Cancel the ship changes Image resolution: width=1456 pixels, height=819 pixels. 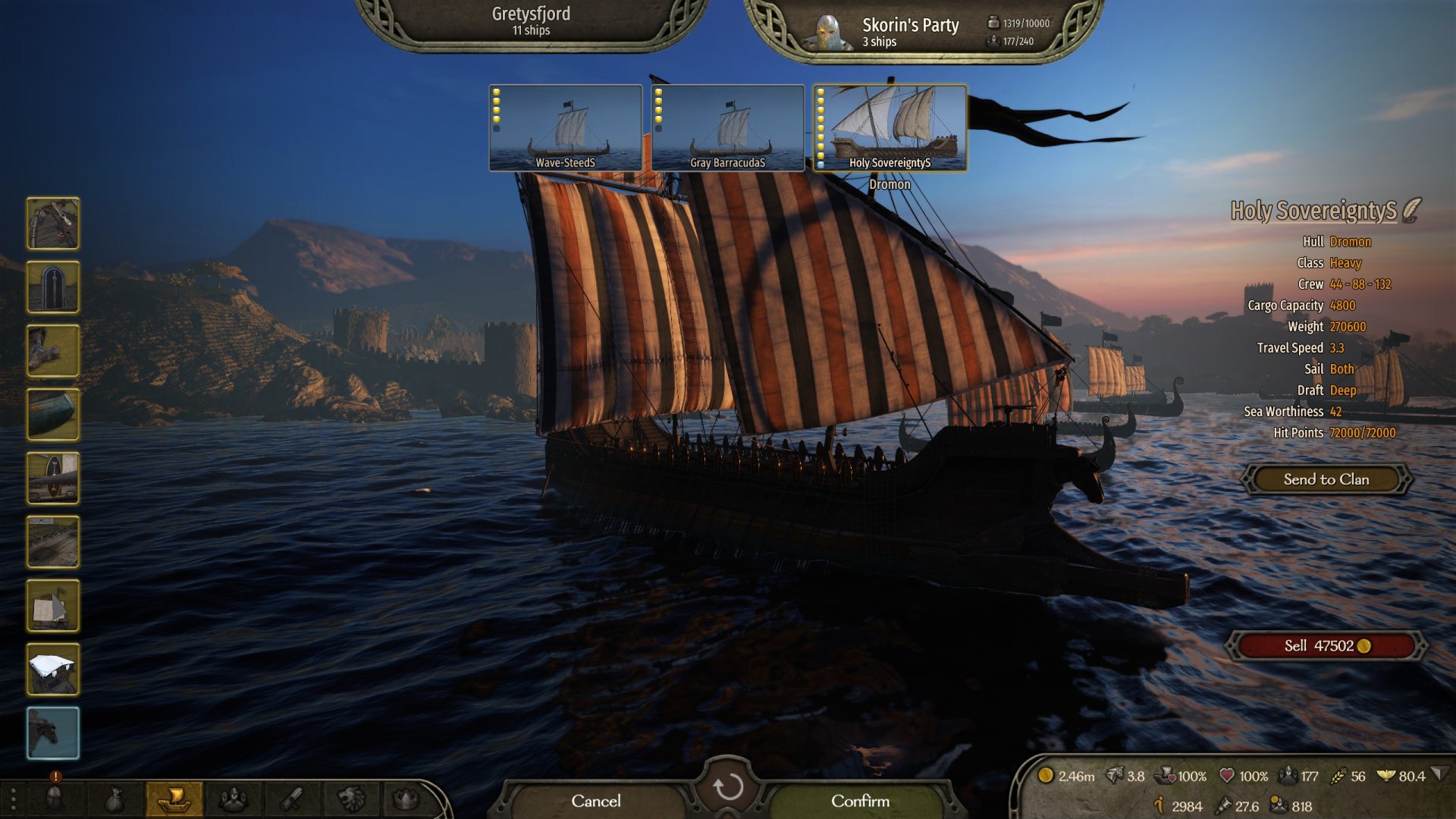click(595, 801)
